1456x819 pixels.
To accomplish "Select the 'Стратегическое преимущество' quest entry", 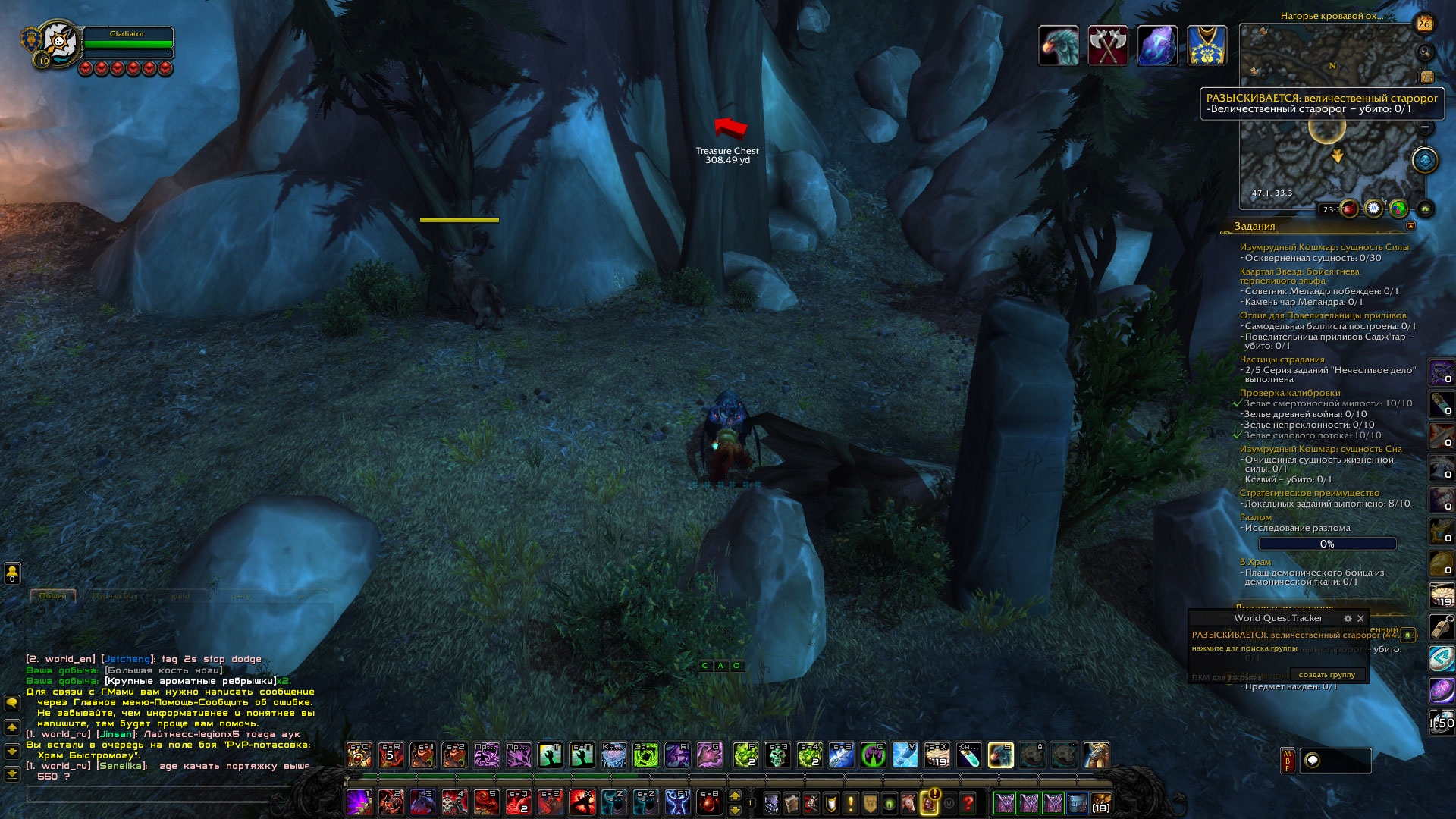I will point(1309,493).
